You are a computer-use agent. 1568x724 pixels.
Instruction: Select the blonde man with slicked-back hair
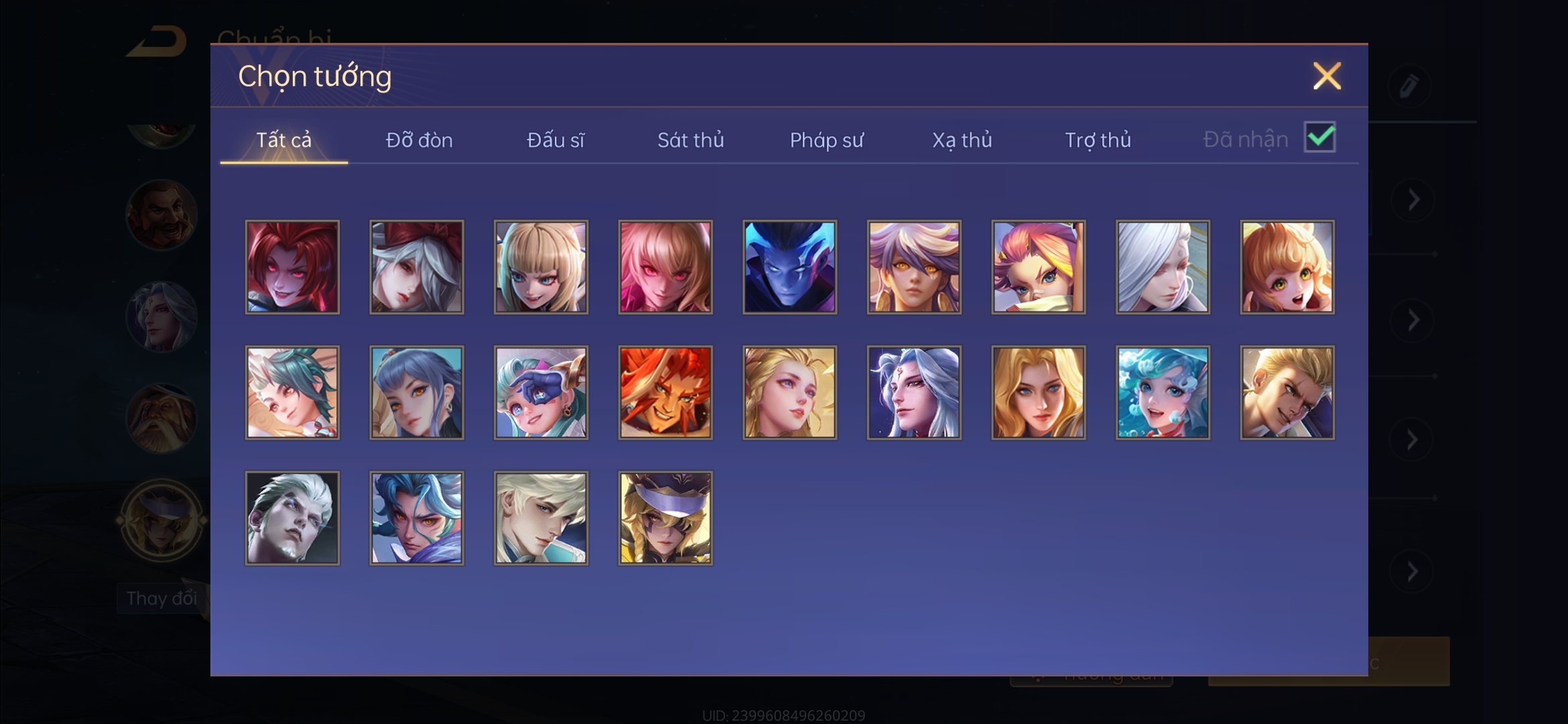click(x=1287, y=393)
